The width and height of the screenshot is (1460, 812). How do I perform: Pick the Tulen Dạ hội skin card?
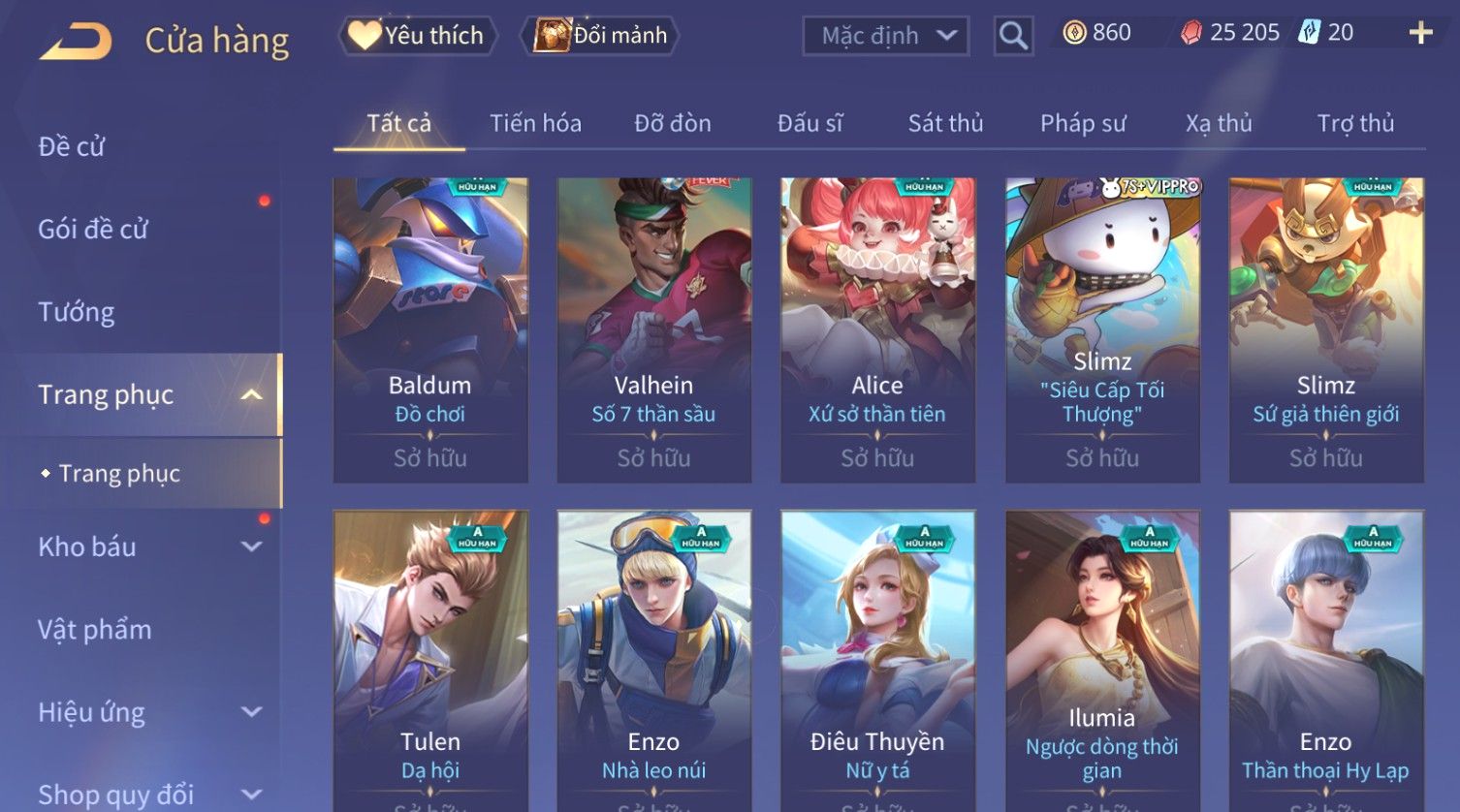[430, 659]
